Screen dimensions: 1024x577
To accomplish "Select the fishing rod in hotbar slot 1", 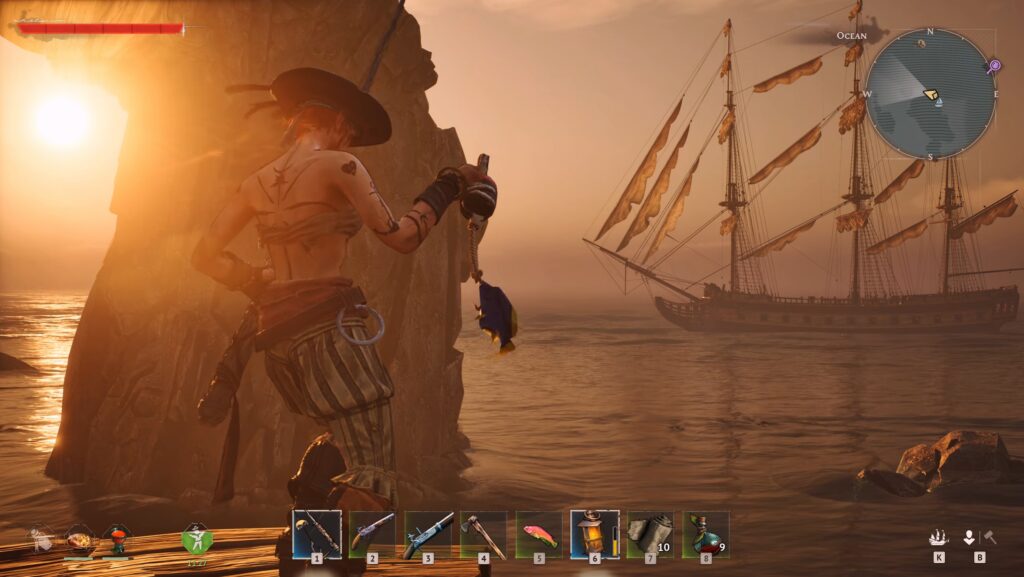I will click(x=317, y=534).
